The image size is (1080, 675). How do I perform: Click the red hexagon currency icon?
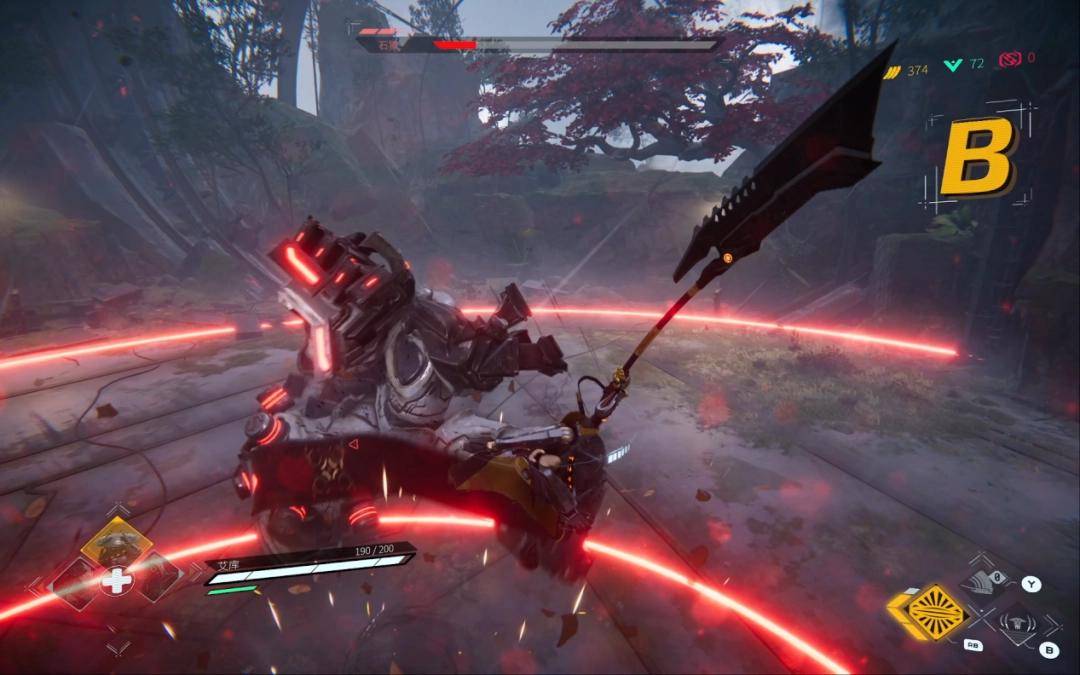coord(1008,60)
